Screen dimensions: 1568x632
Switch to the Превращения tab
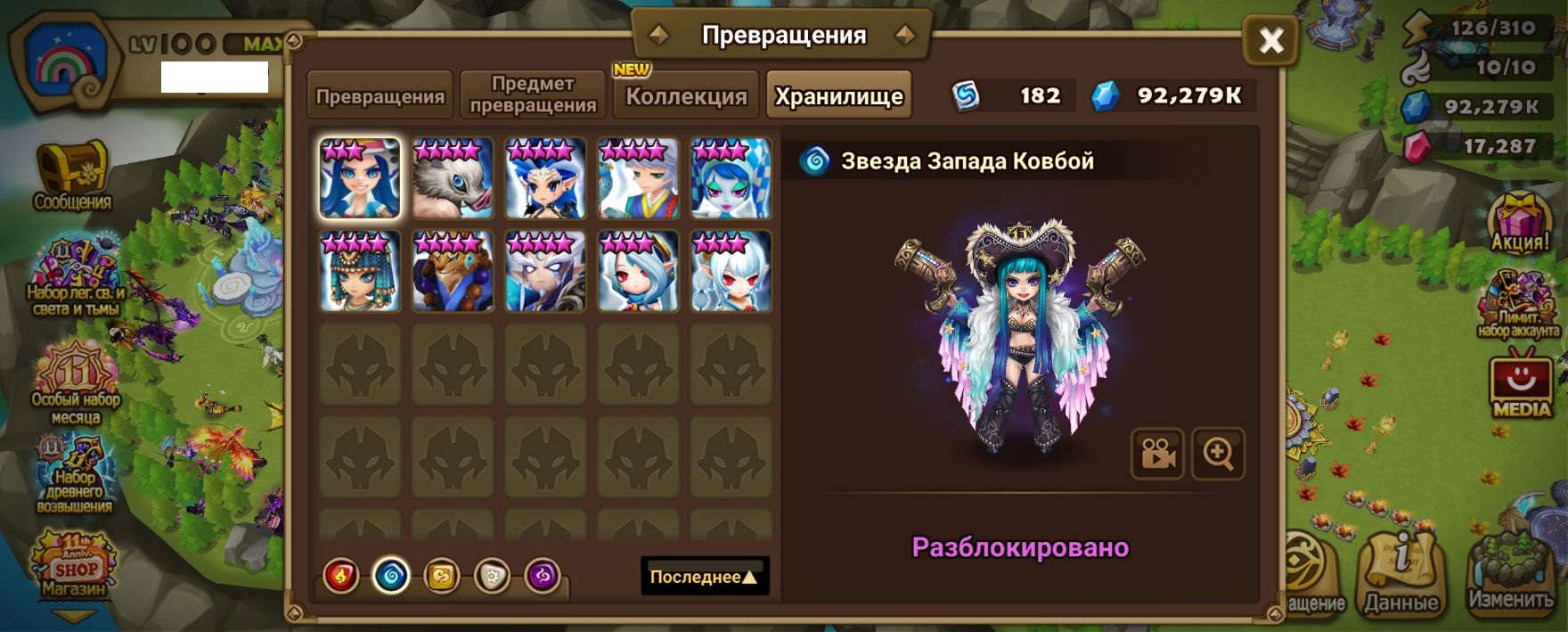pos(380,96)
